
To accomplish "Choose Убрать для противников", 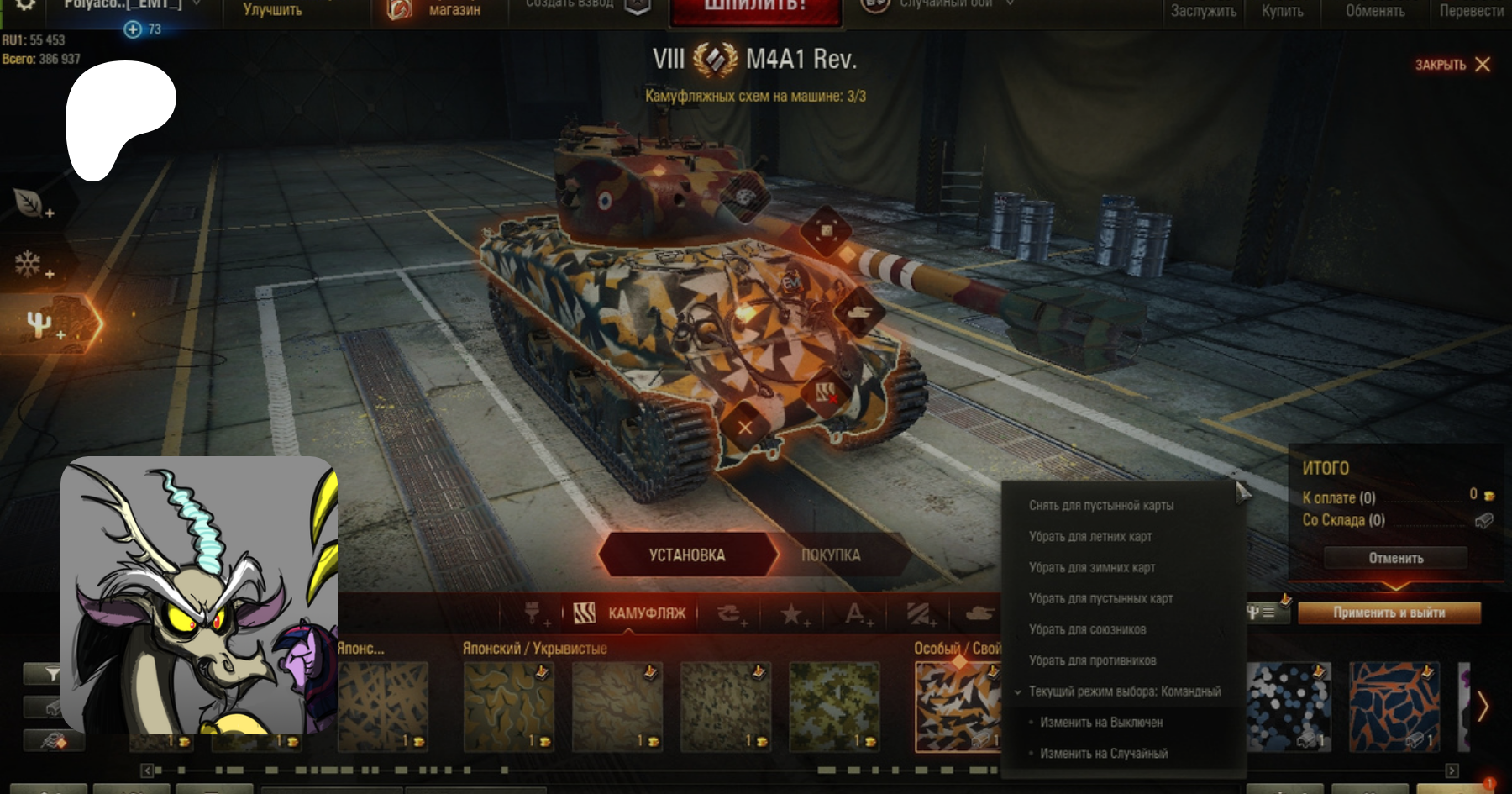I will point(1092,660).
